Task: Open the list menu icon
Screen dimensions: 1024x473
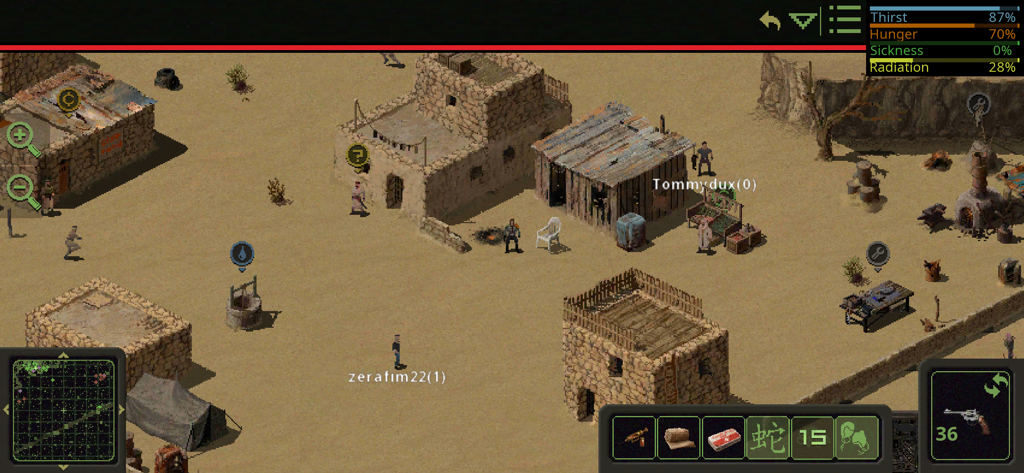Action: click(845, 19)
